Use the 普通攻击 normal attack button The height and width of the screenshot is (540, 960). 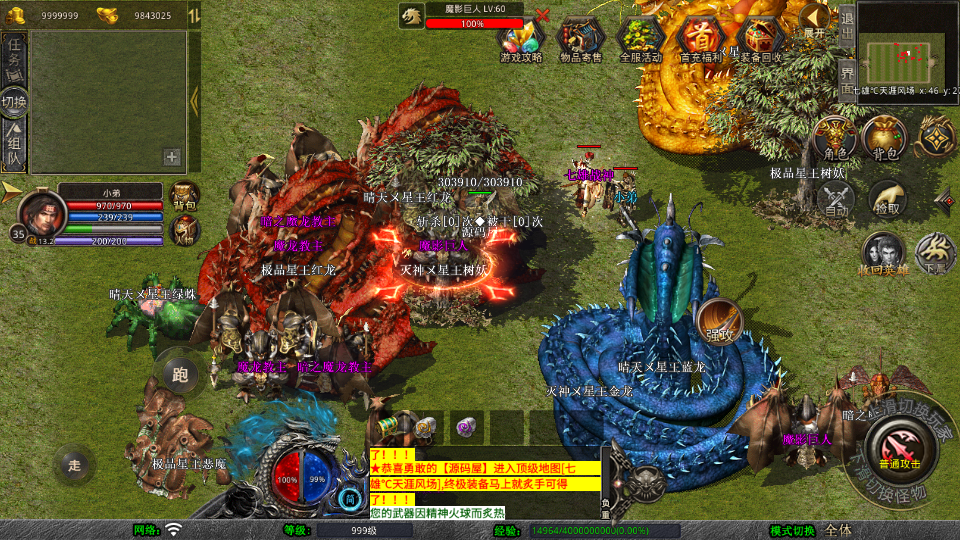tap(901, 448)
